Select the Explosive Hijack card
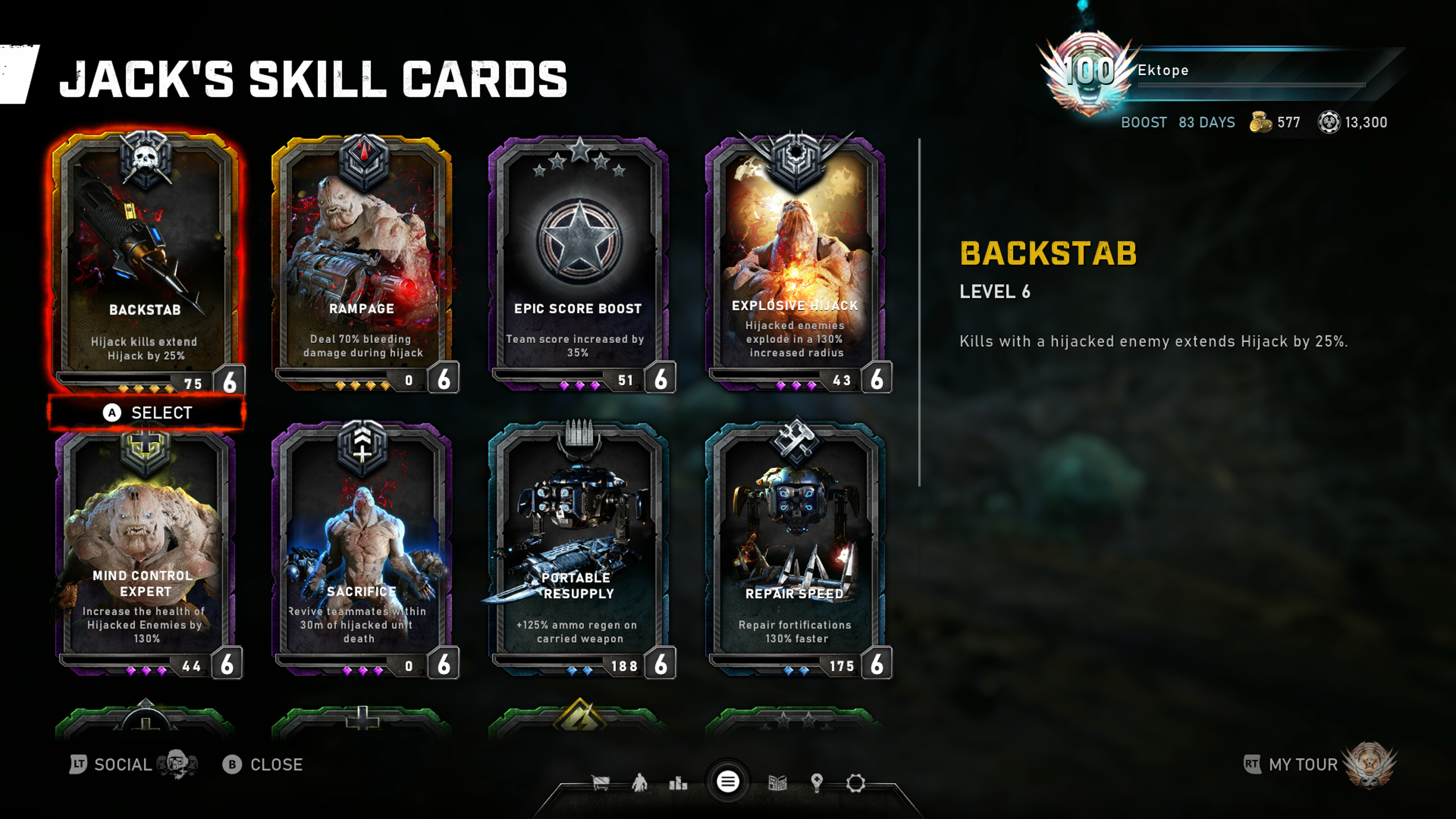1456x819 pixels. [x=795, y=260]
